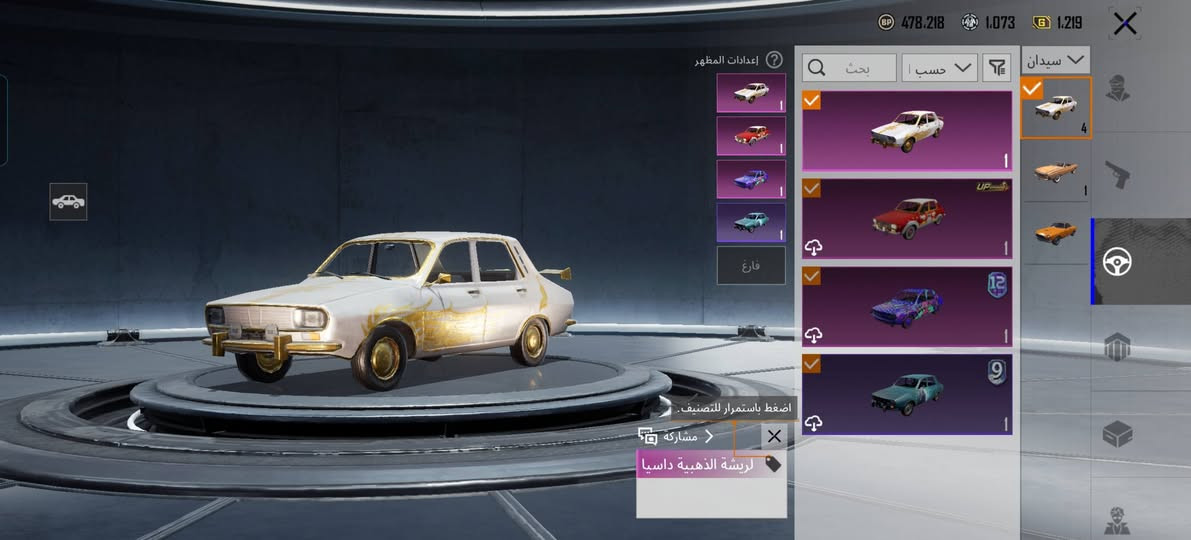The image size is (1191, 540).
Task: Dismiss the tag tooltip with the small X
Action: coord(774,436)
